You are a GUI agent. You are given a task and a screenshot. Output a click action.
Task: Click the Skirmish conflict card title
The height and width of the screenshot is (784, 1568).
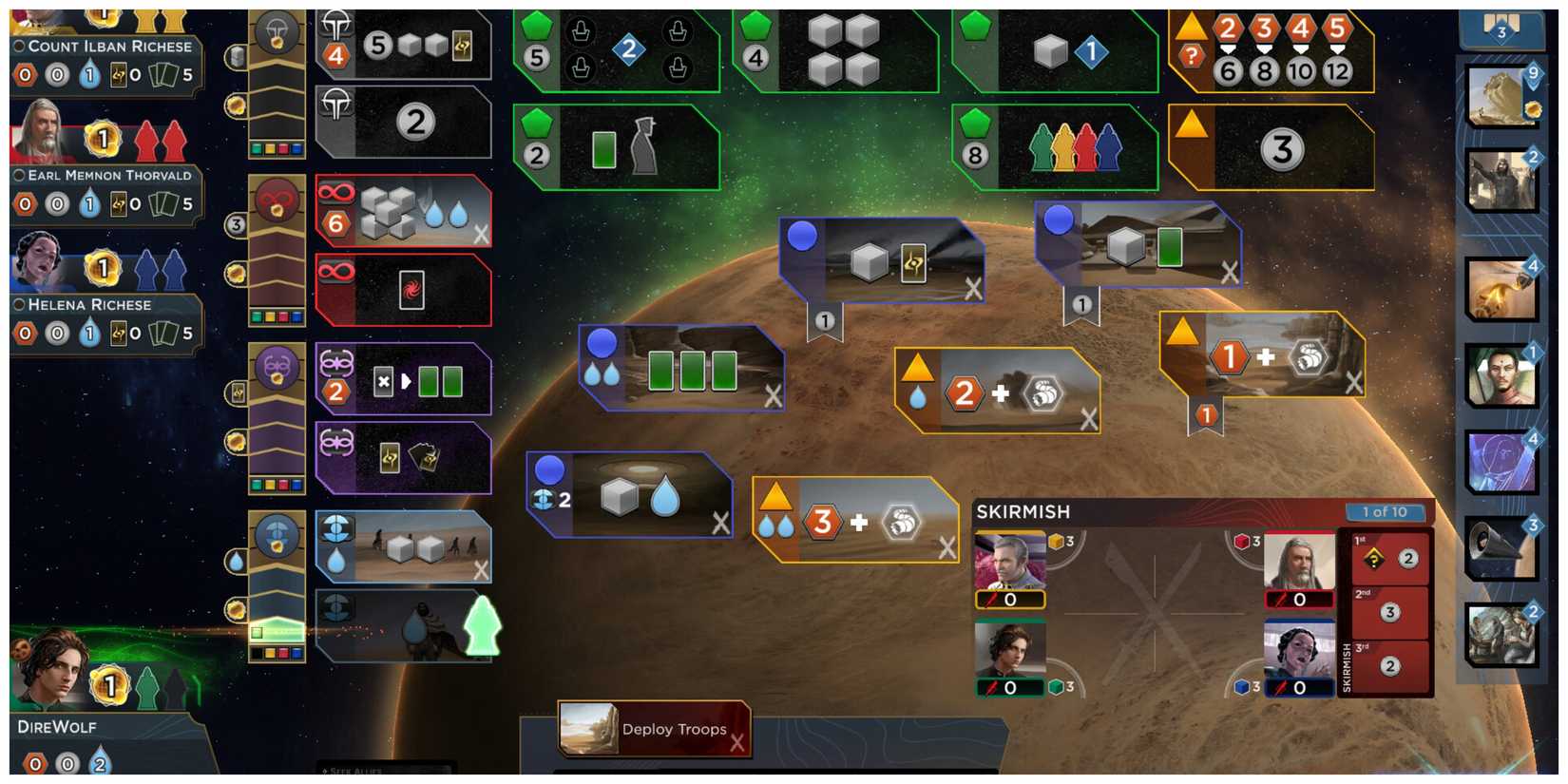point(1024,511)
